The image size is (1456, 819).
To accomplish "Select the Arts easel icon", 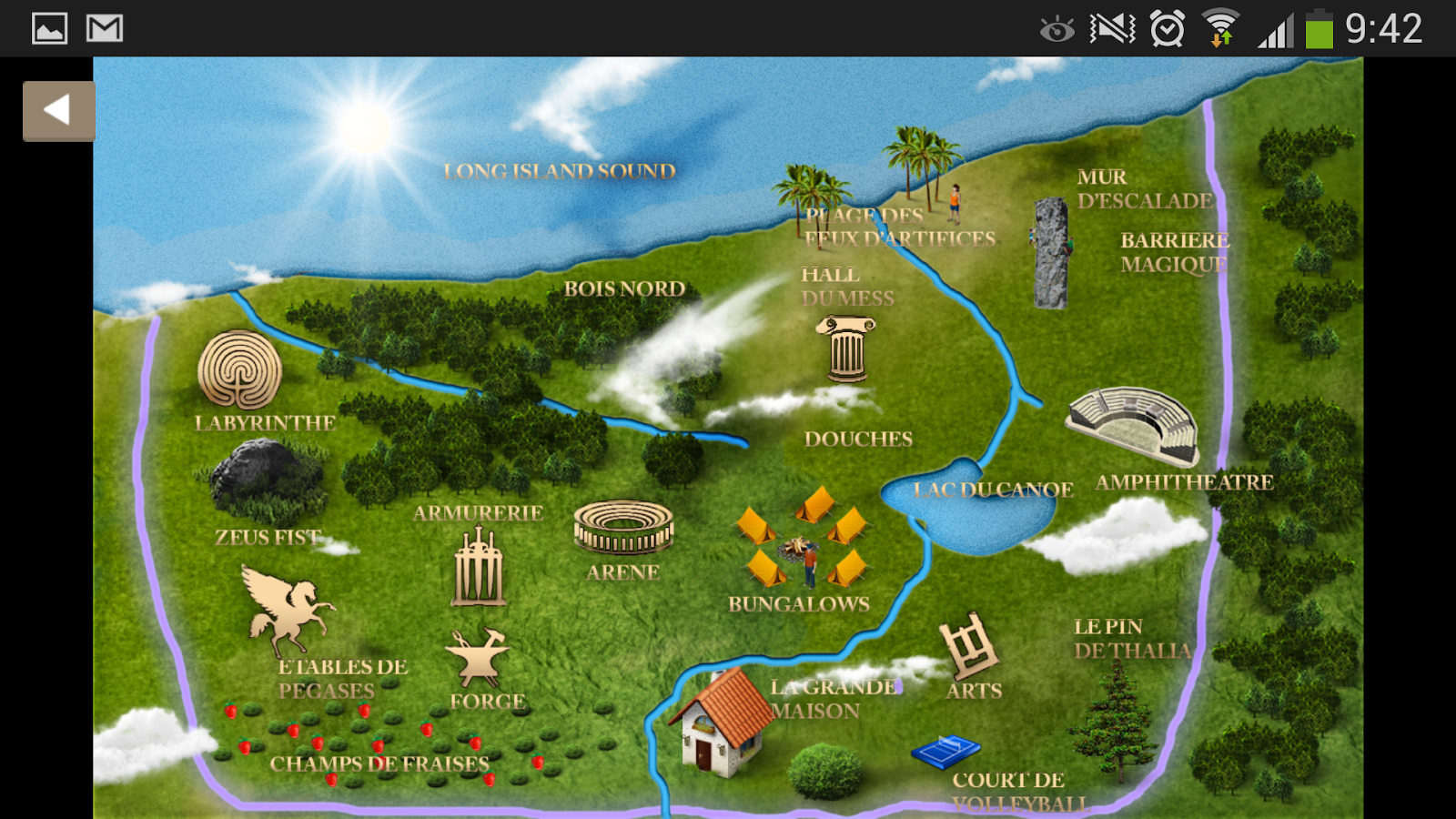I will [x=970, y=646].
